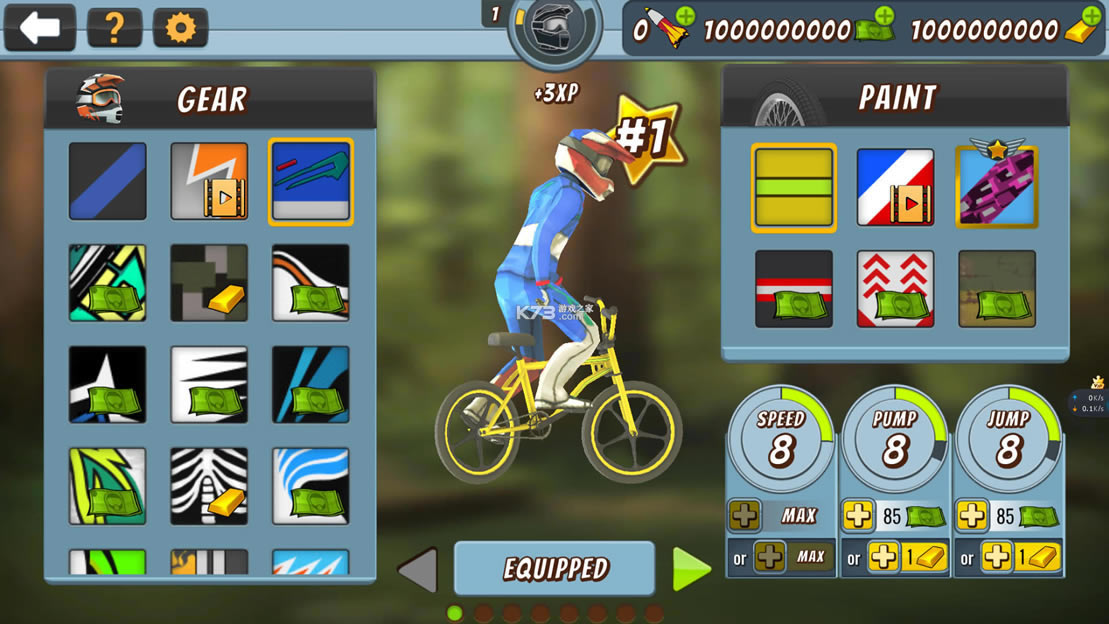The image size is (1109, 624).
Task: Select the camo gear costing gold
Action: point(209,283)
